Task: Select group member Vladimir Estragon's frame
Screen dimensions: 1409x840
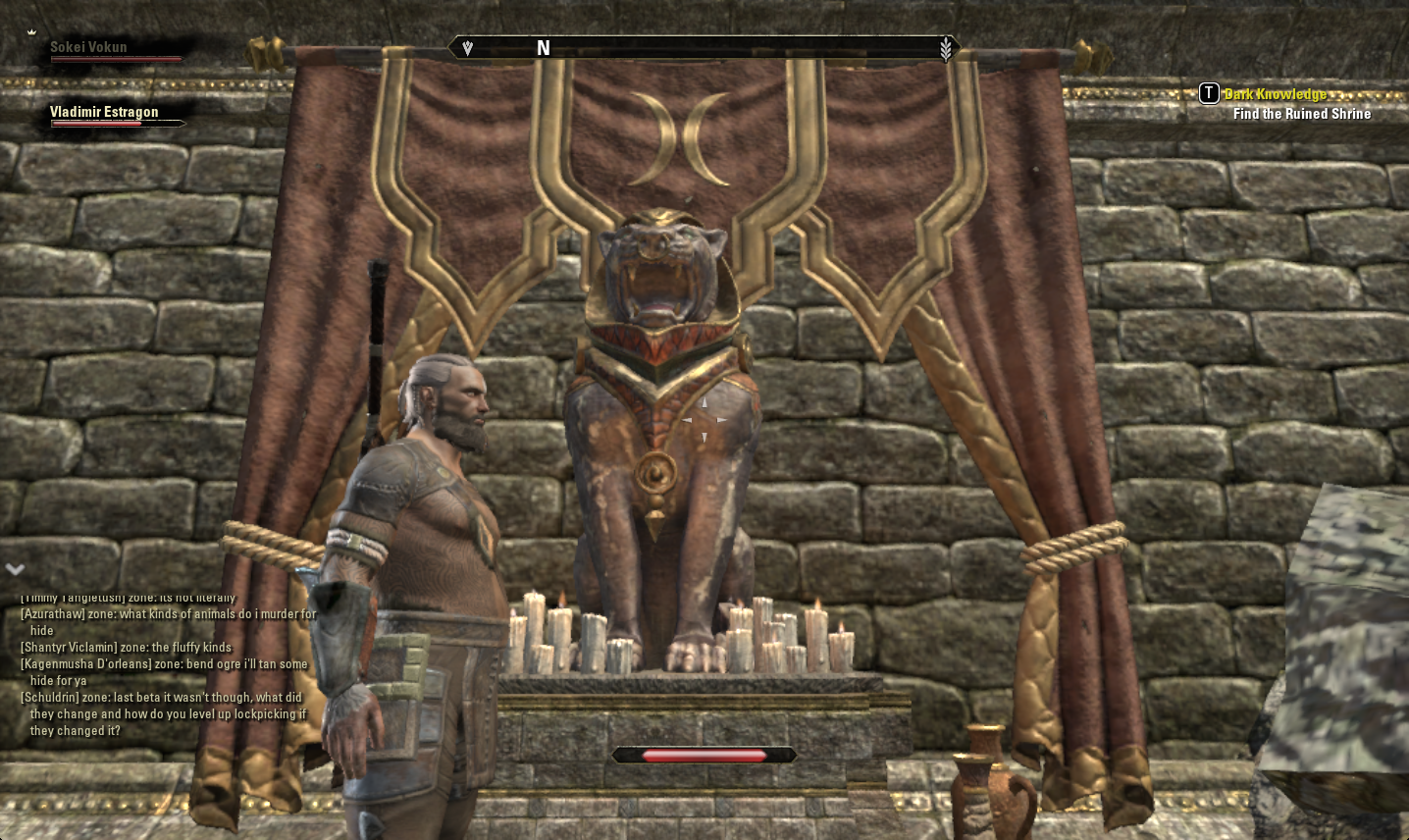Action: point(104,112)
